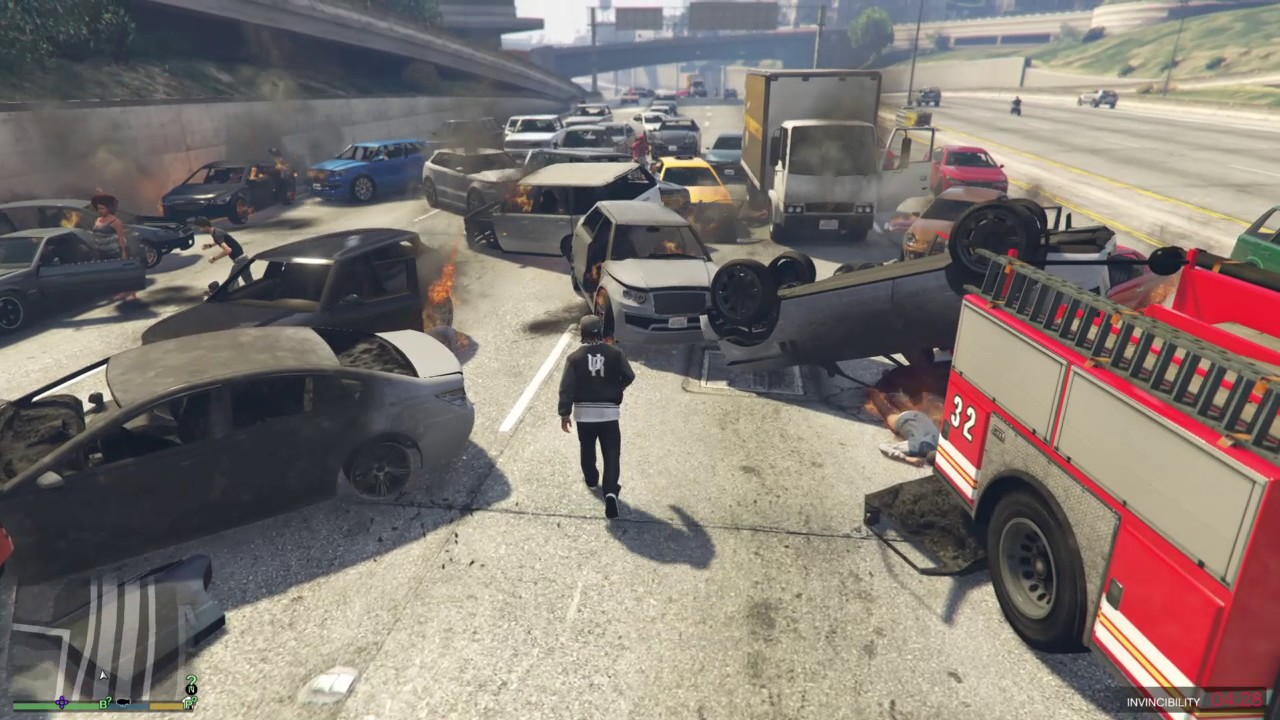
Task: Click the purple objective marker on the radar
Action: 61,702
